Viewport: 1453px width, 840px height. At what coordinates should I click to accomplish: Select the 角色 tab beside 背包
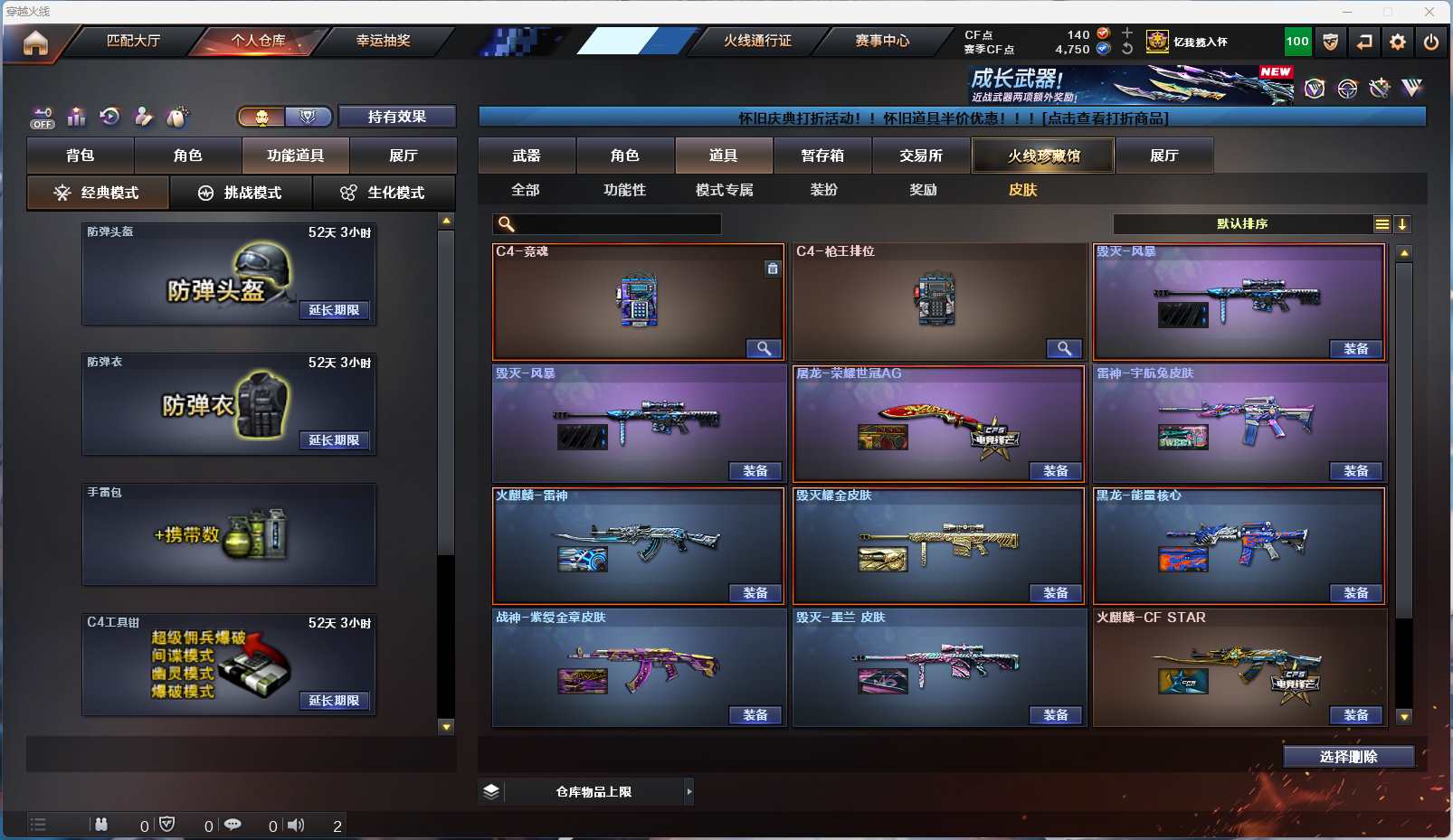point(187,156)
